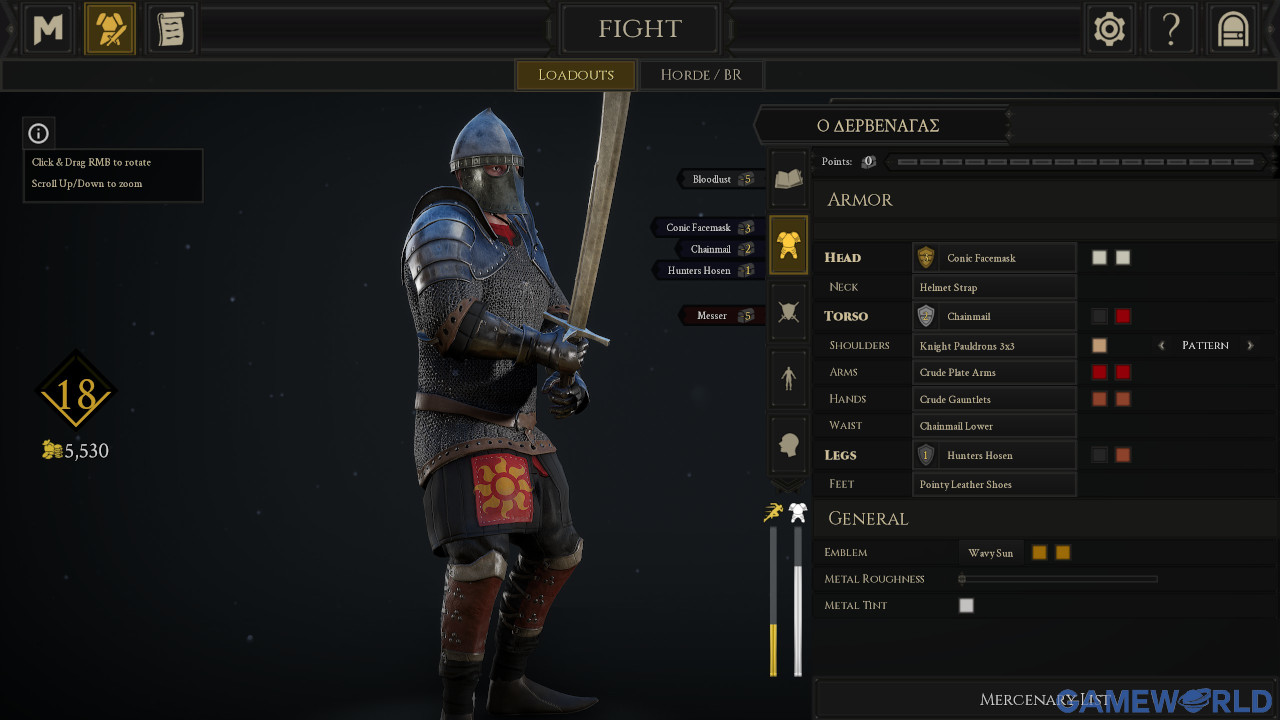Open the head Appearance panel icon
This screenshot has height=720, width=1280.
point(788,445)
